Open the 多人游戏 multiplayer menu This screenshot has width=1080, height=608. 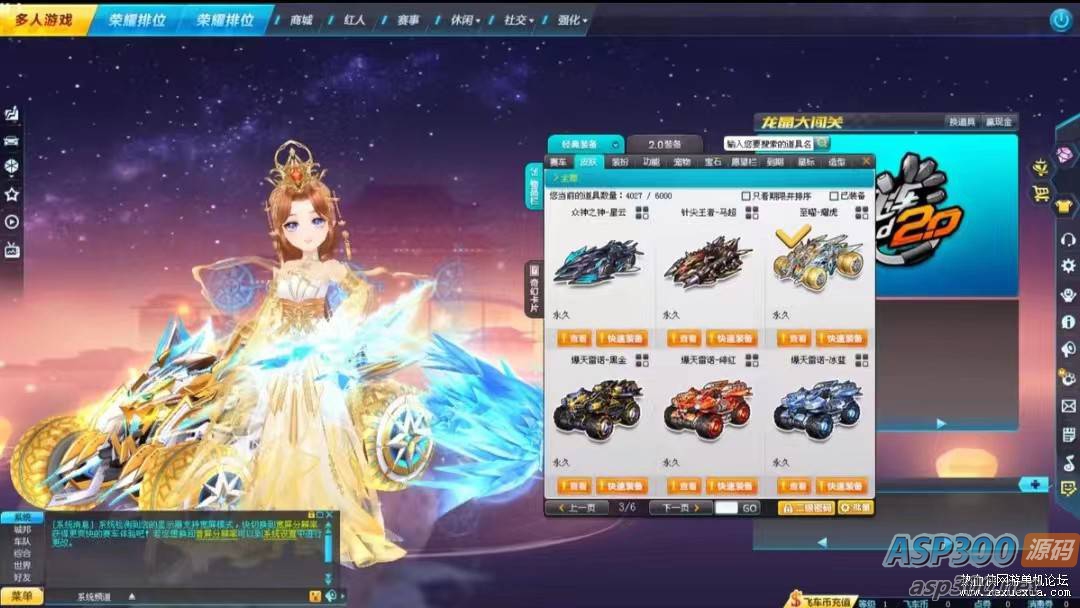[x=45, y=19]
